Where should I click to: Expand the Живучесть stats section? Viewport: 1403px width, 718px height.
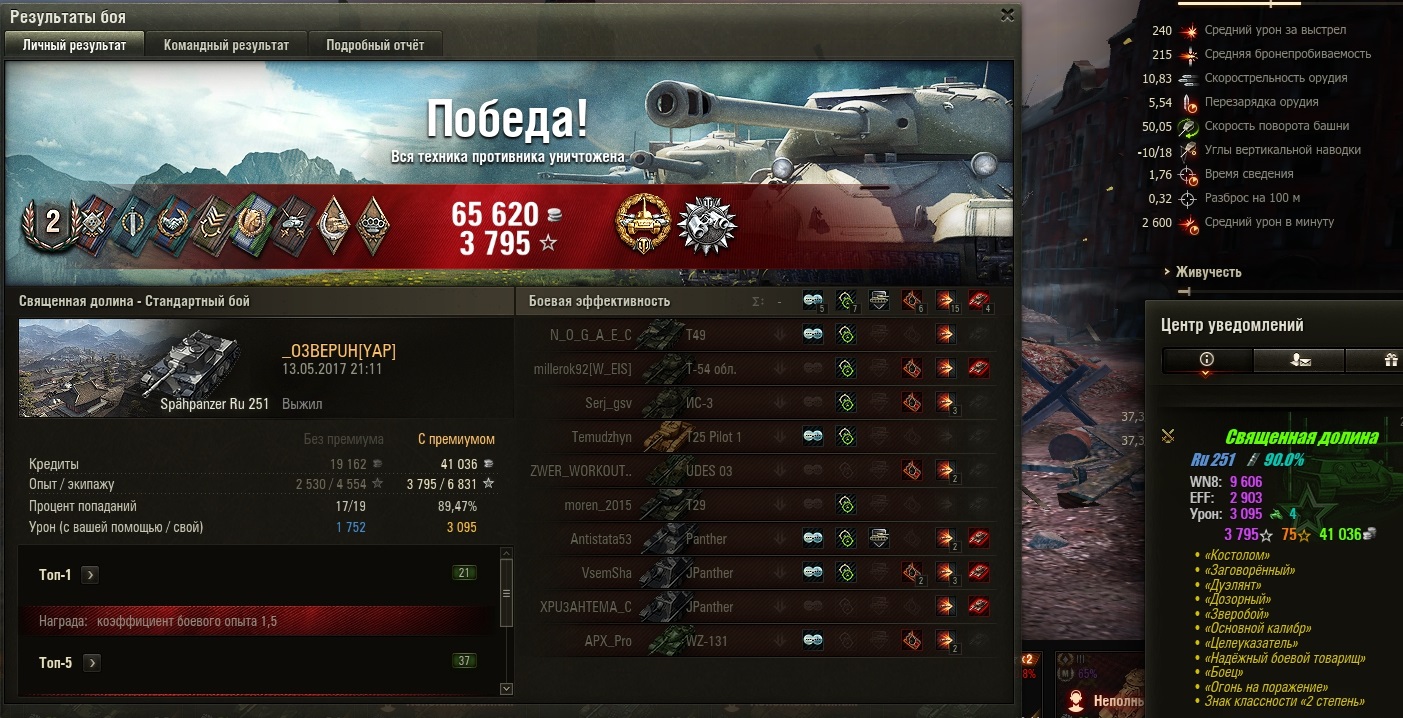pyautogui.click(x=1208, y=272)
